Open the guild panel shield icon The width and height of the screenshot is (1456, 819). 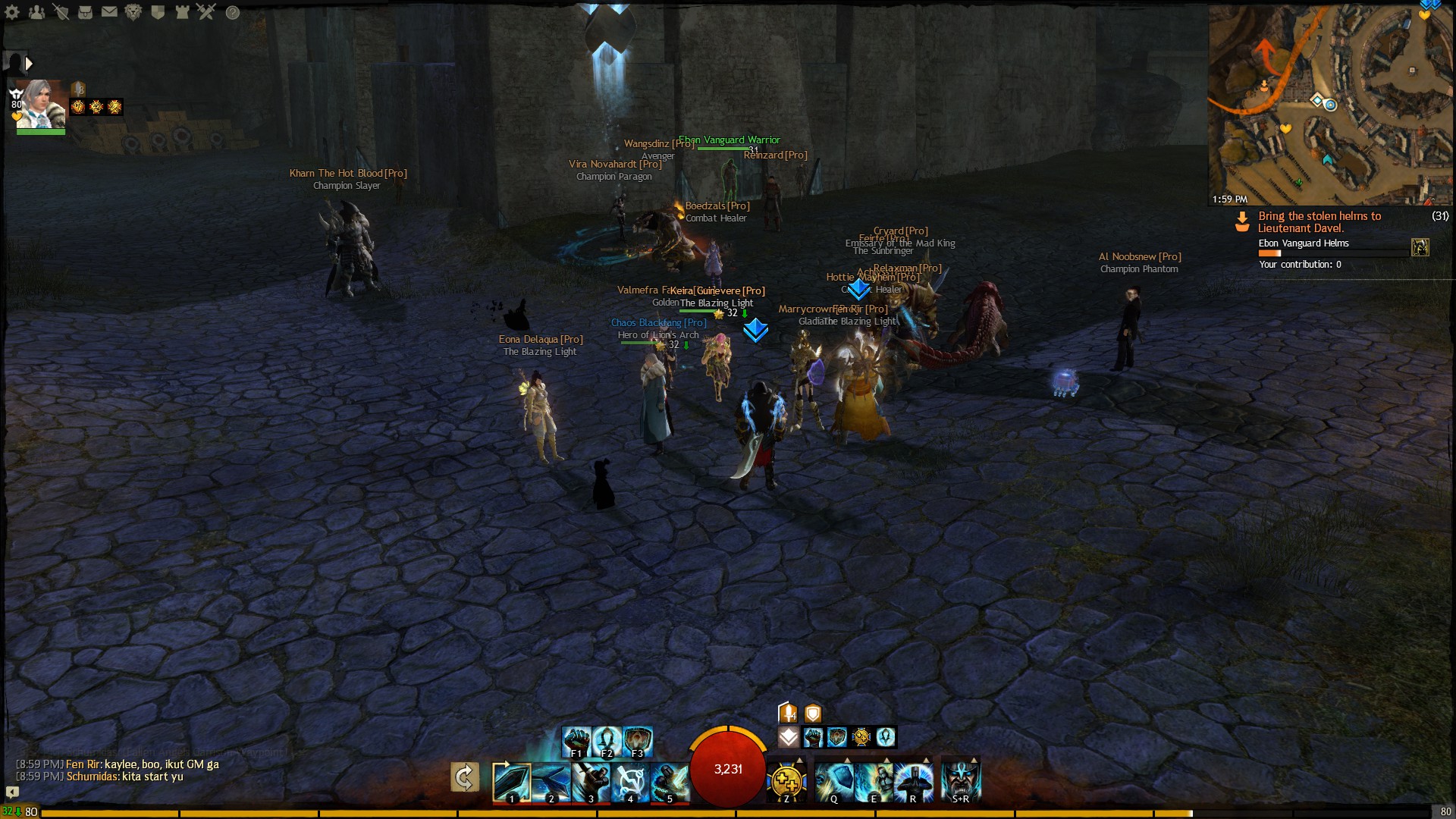click(158, 12)
